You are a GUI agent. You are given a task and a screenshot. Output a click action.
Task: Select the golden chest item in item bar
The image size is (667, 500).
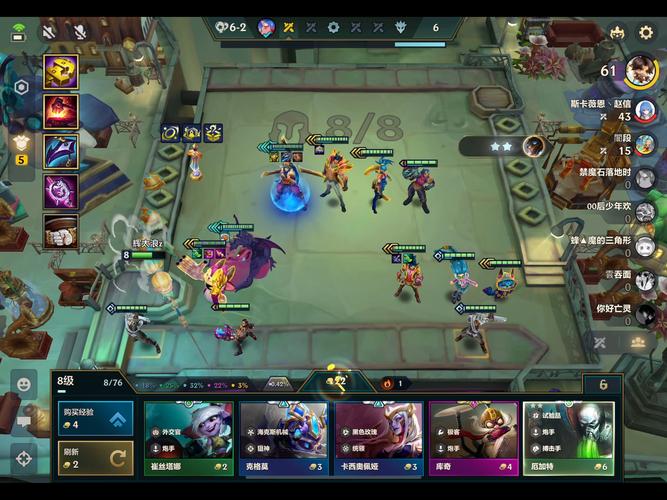61,72
